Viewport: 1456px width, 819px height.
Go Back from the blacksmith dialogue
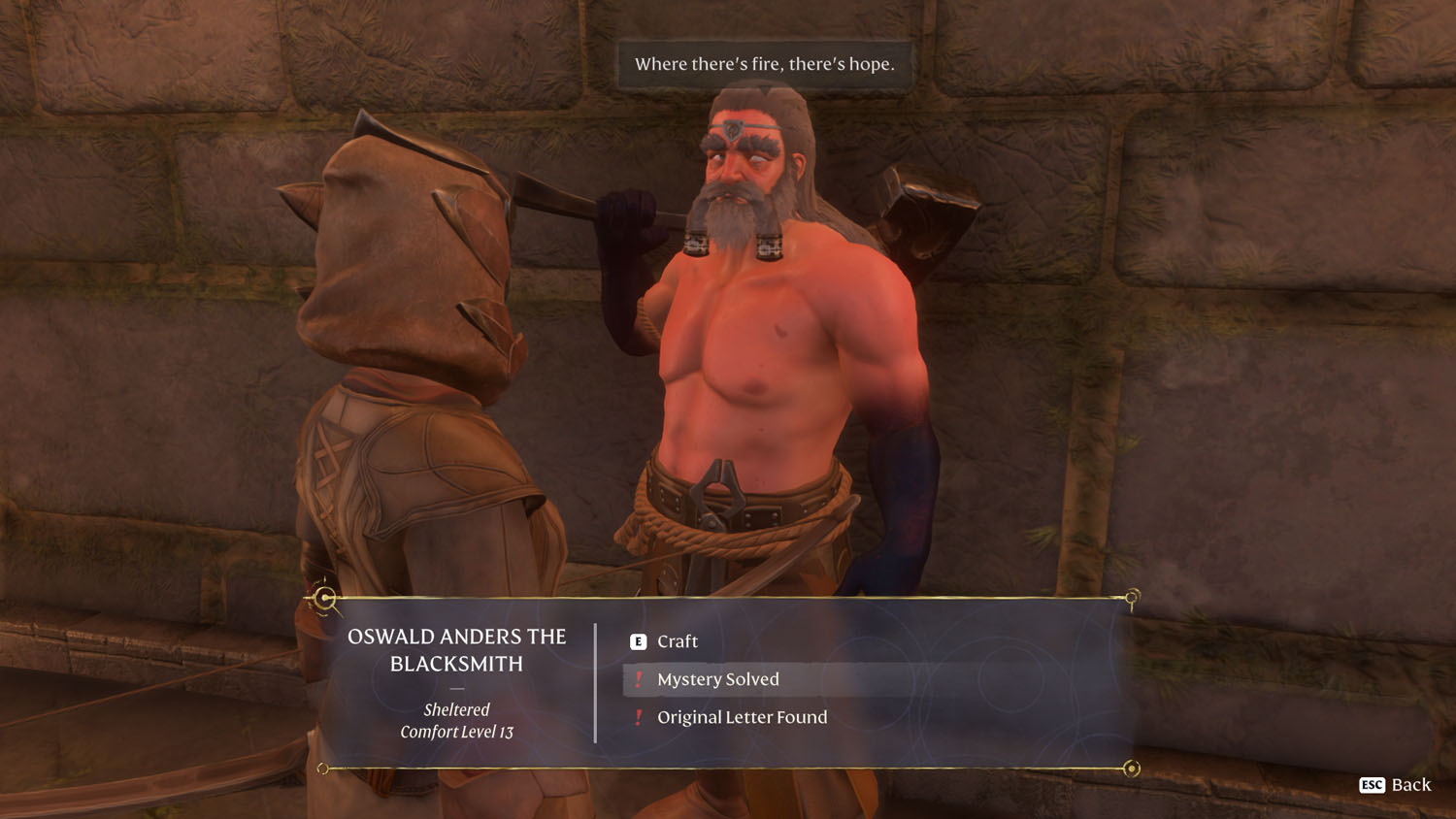click(1396, 785)
